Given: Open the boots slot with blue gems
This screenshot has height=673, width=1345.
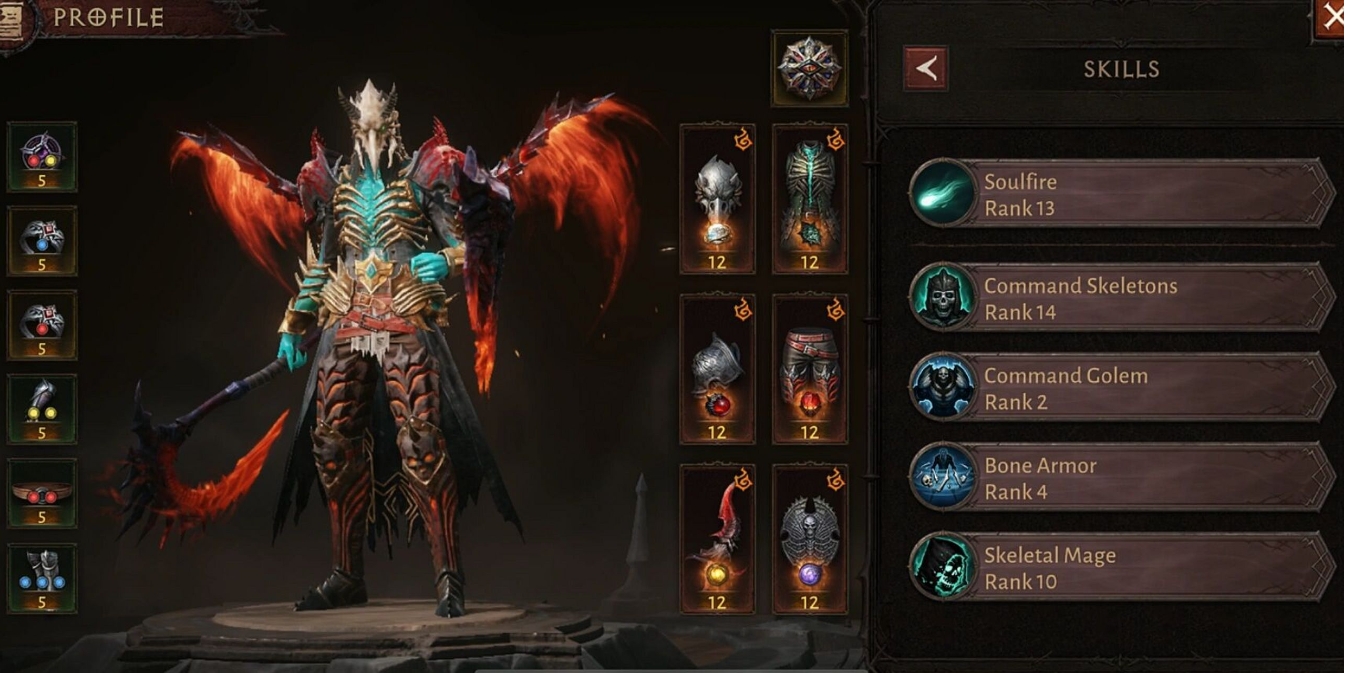Looking at the screenshot, I should (x=42, y=578).
